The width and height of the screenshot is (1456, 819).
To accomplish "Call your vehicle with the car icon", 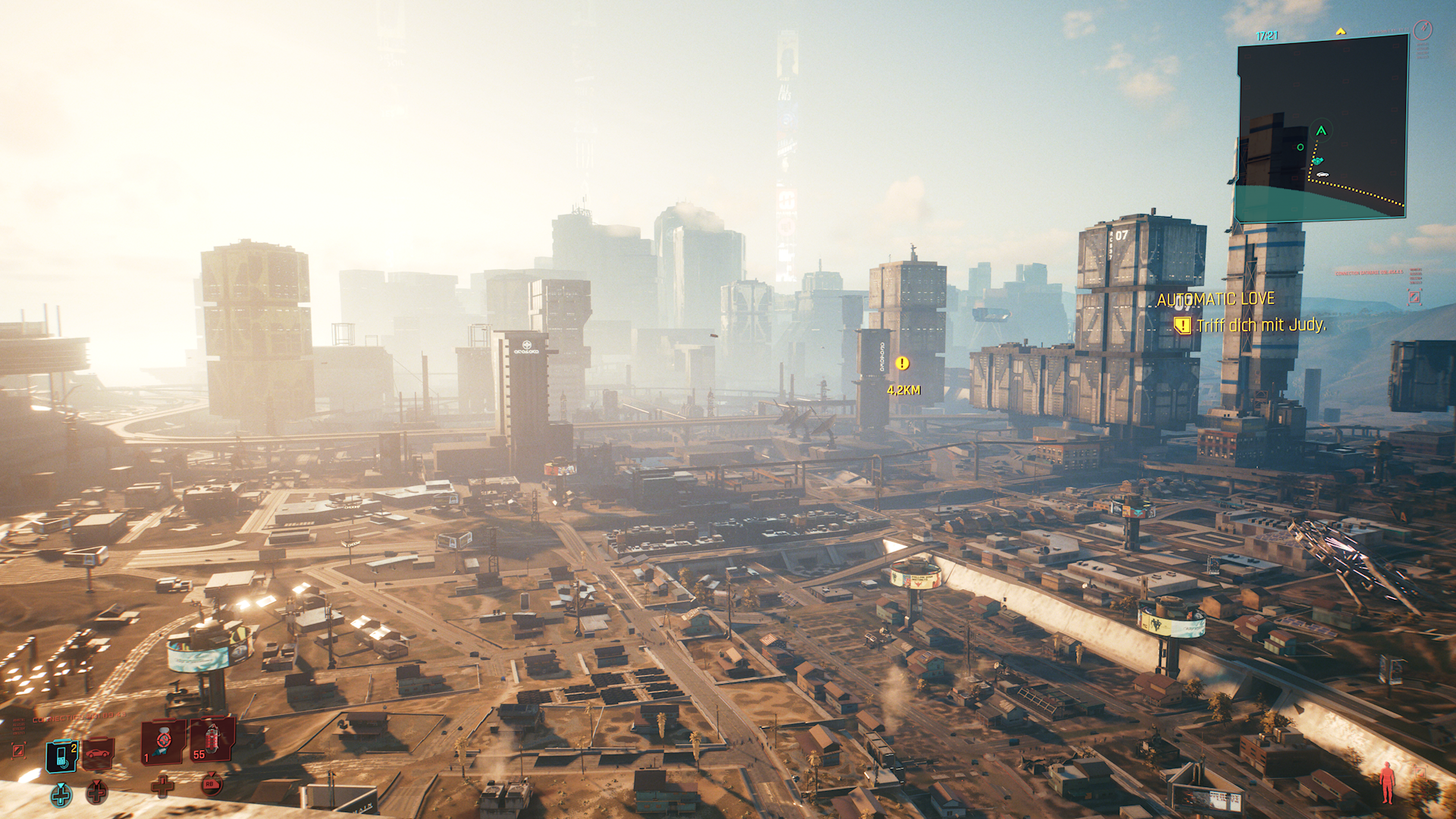I will tap(98, 754).
